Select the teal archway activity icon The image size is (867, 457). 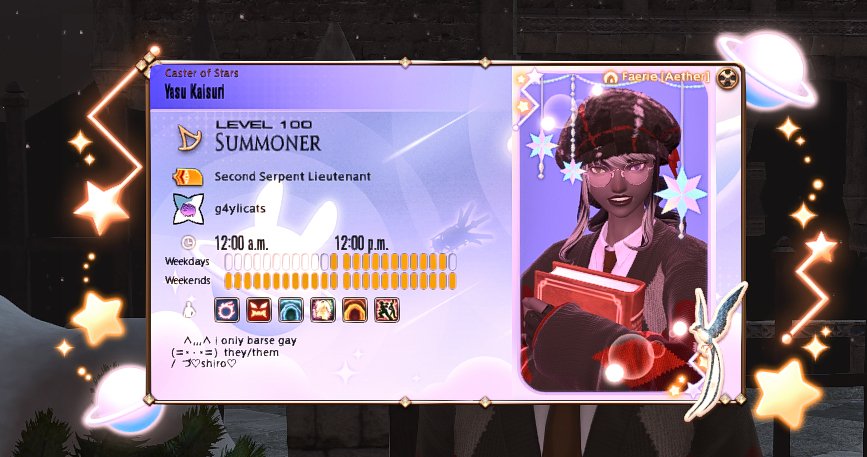point(291,309)
